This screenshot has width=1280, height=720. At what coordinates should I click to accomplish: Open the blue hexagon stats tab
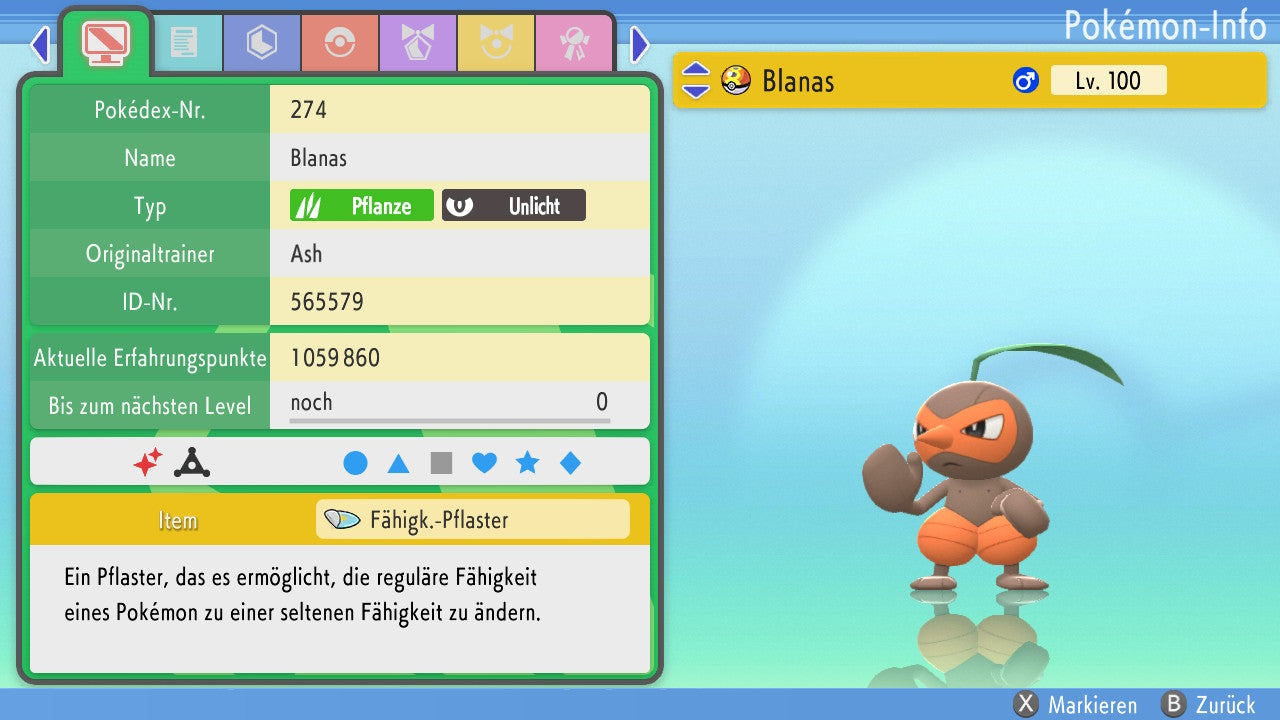click(261, 43)
